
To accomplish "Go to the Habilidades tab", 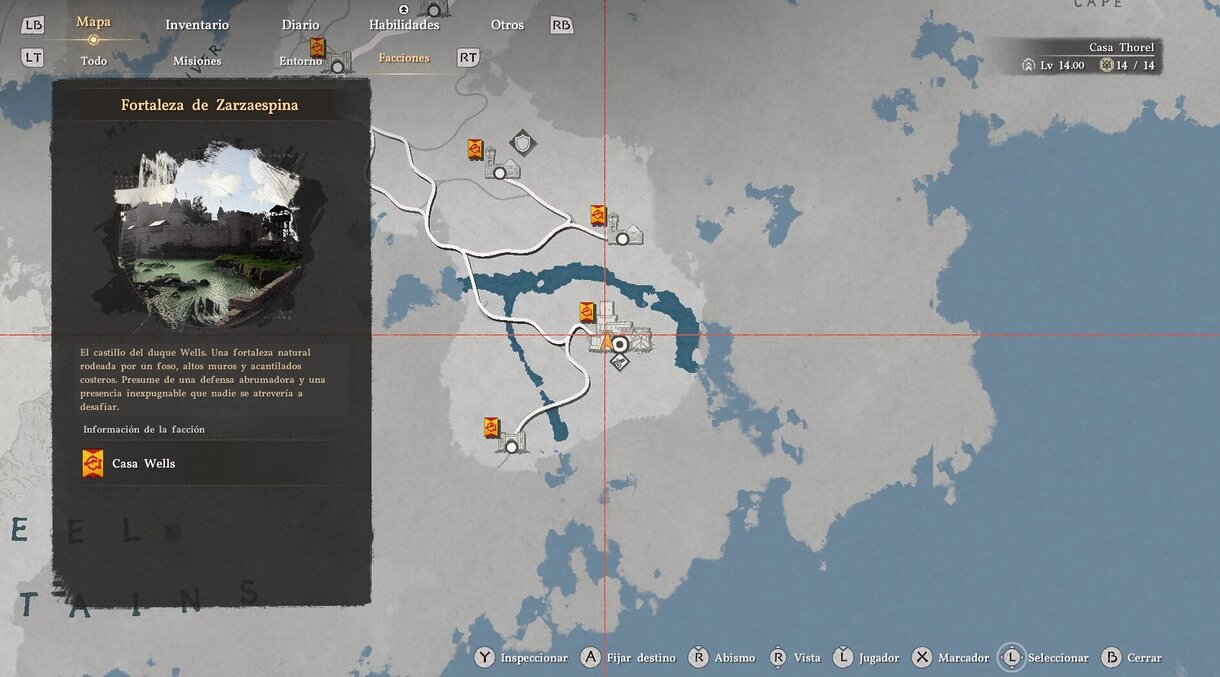I will [404, 25].
